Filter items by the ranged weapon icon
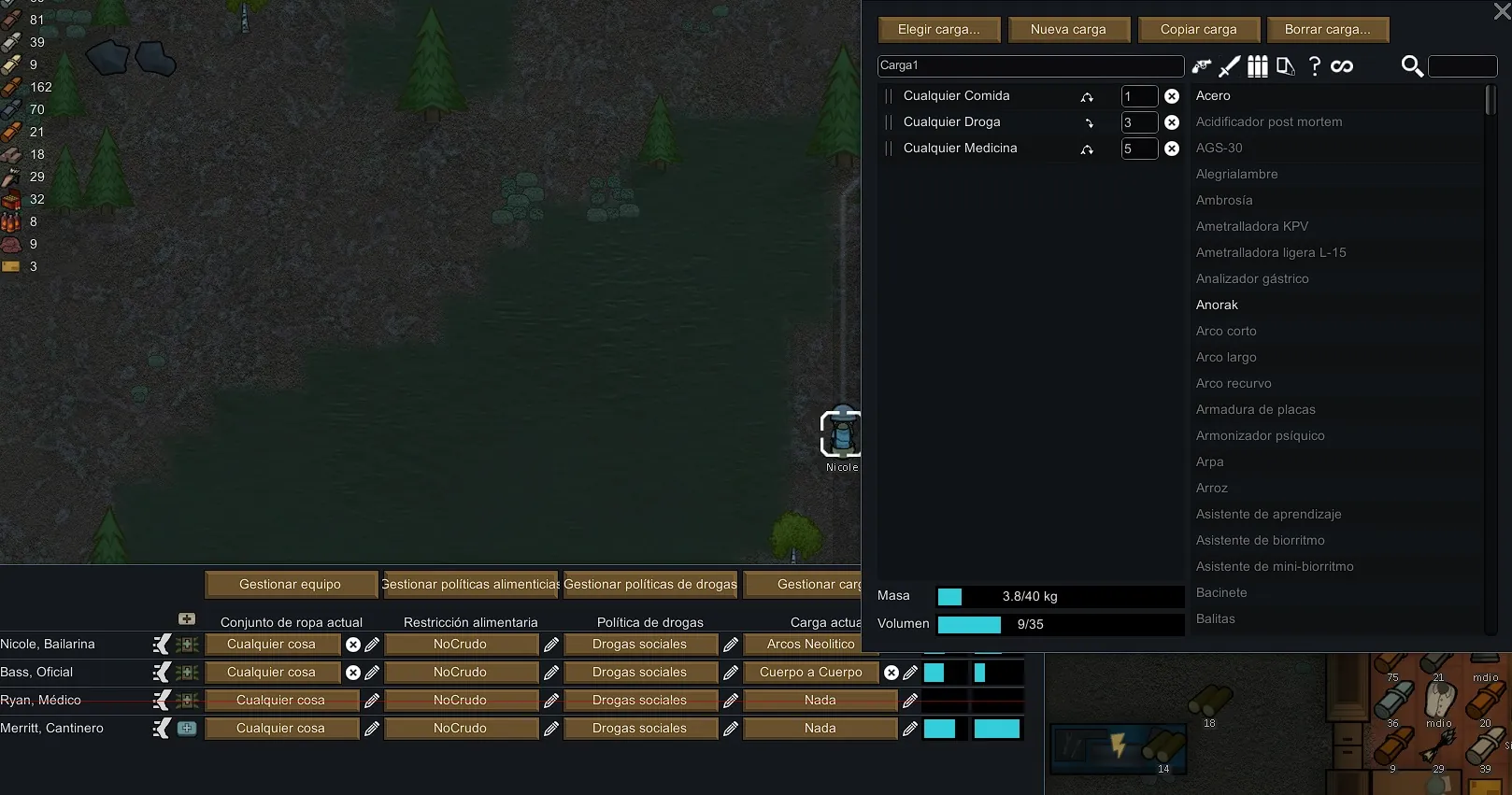The width and height of the screenshot is (1512, 795). 1201,66
